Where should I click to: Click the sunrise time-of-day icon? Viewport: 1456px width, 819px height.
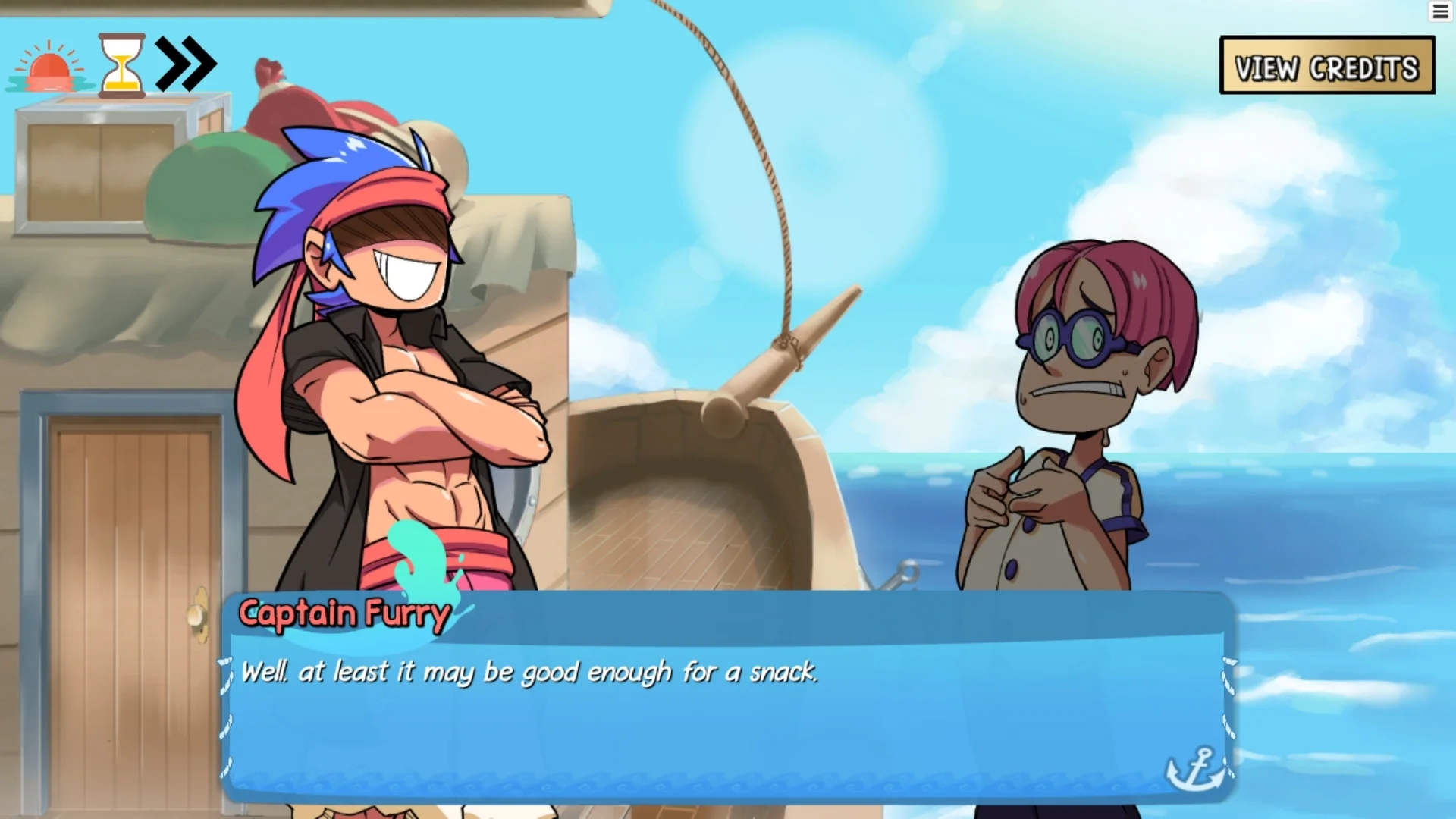pyautogui.click(x=49, y=68)
